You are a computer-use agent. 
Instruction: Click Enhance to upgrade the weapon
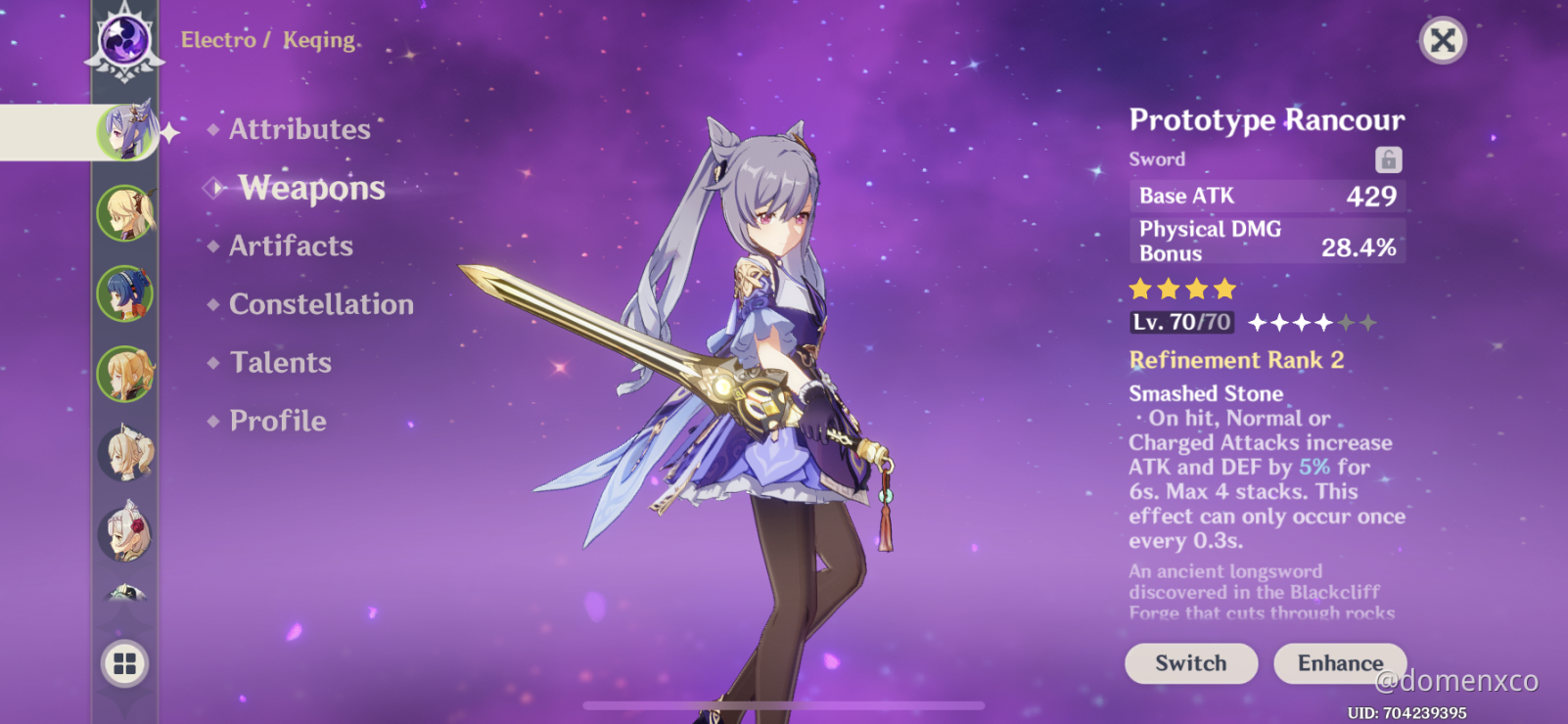(x=1339, y=663)
